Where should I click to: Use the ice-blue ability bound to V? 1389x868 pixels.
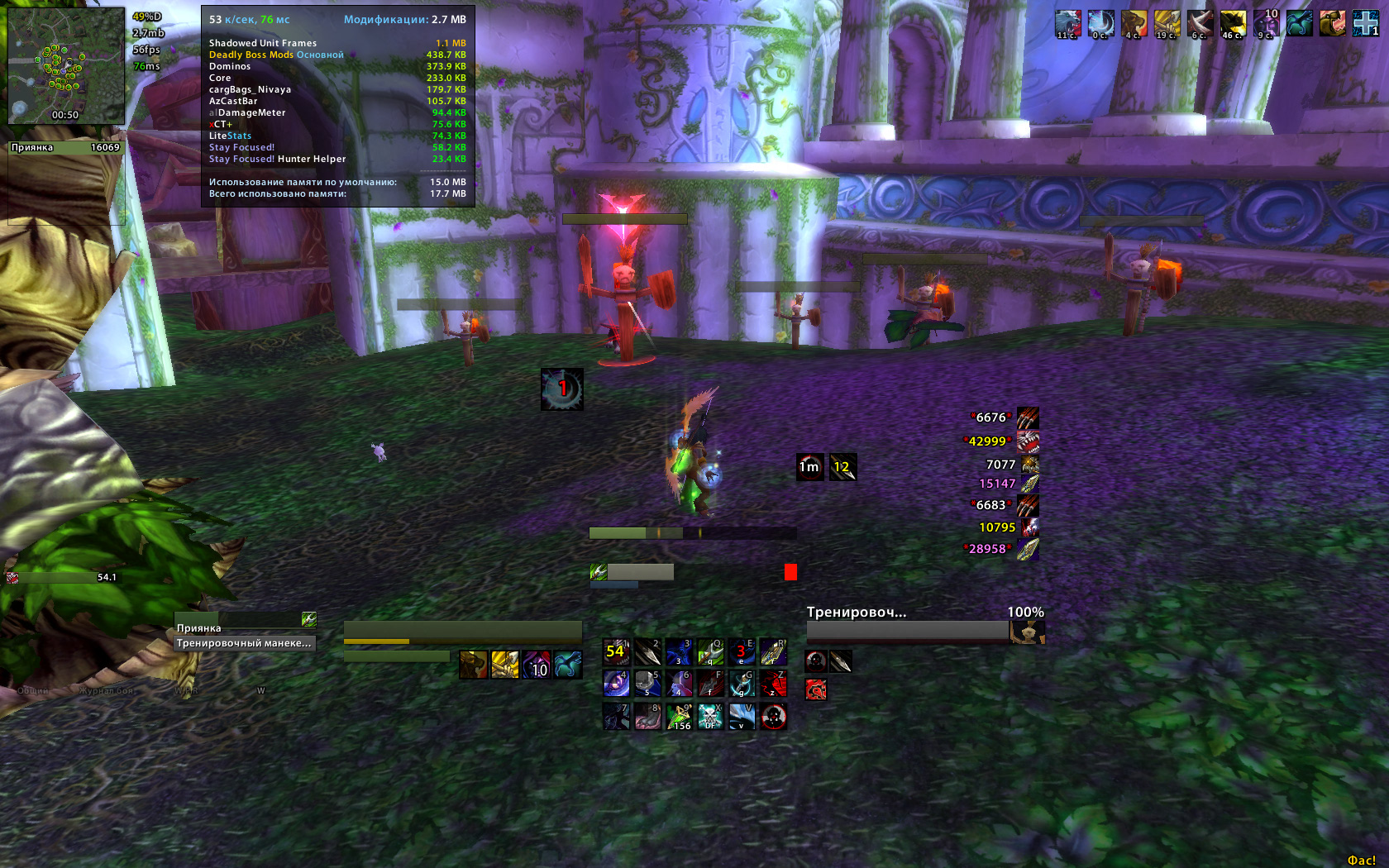click(742, 716)
